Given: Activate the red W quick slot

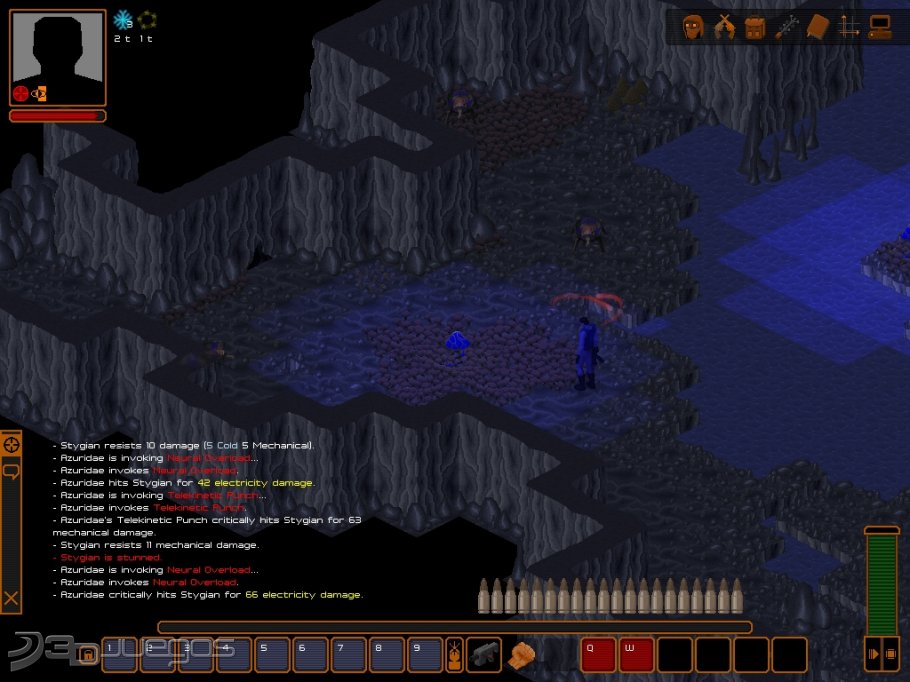Looking at the screenshot, I should tap(636, 654).
